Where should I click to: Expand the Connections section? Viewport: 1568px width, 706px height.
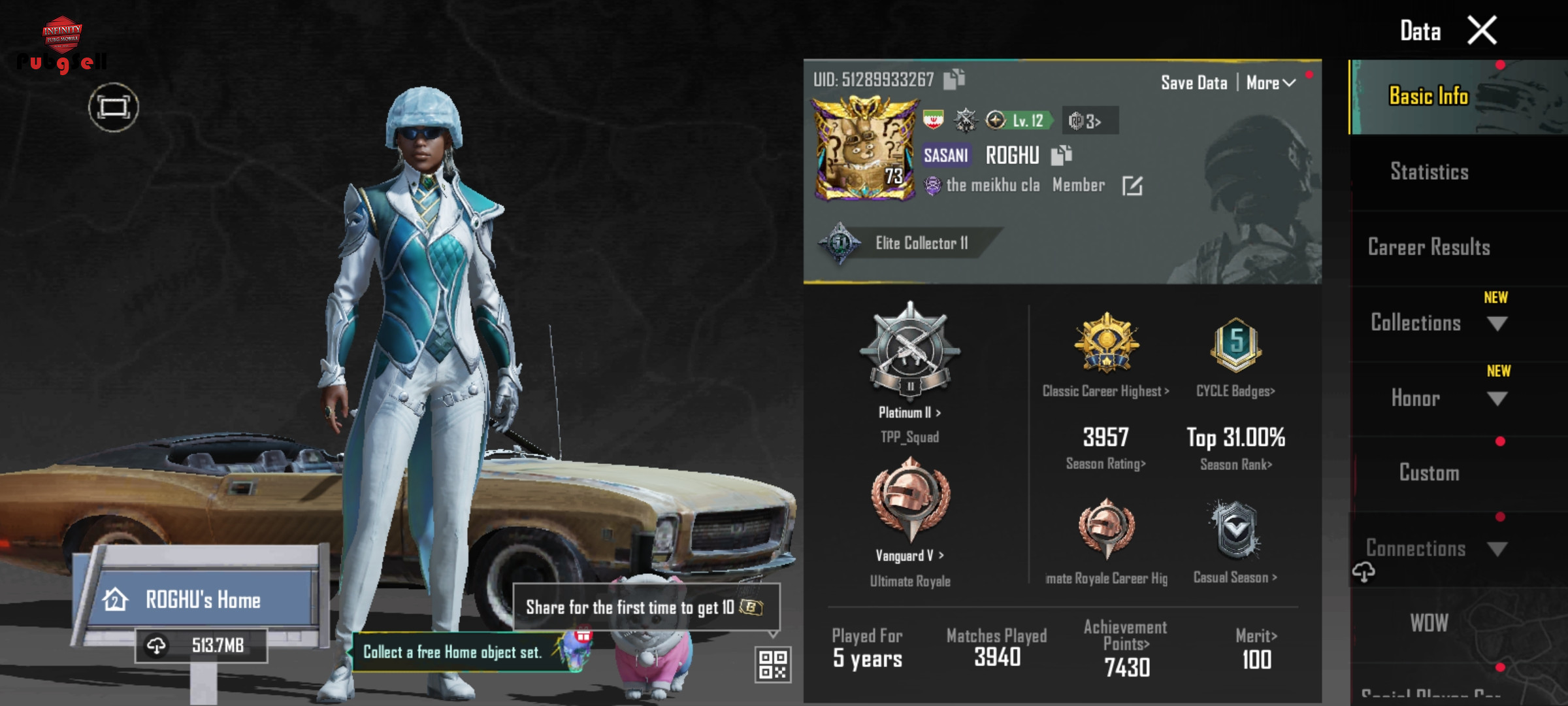(x=1497, y=548)
